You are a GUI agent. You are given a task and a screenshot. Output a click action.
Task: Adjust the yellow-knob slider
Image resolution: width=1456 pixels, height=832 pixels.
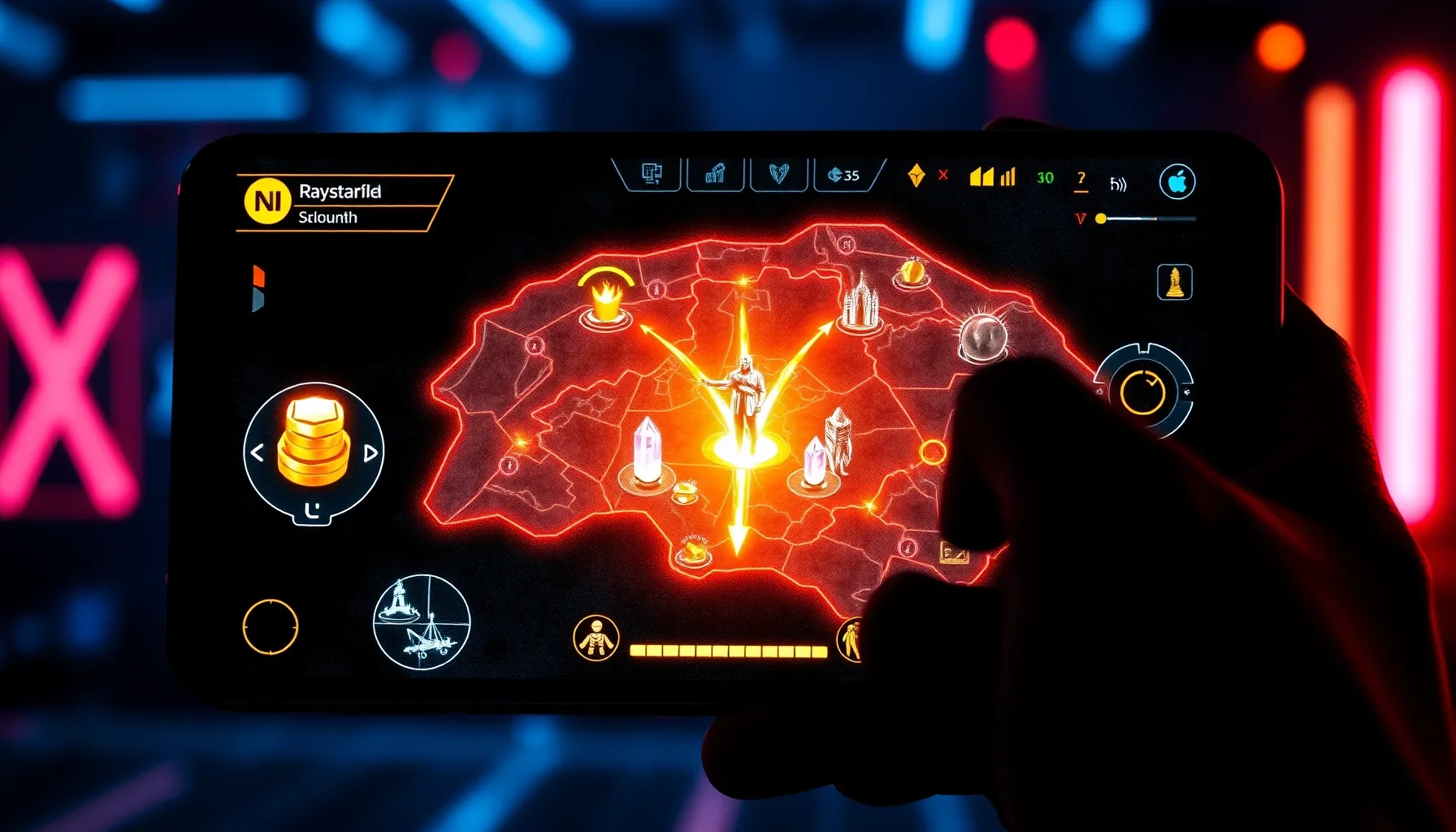click(1102, 219)
